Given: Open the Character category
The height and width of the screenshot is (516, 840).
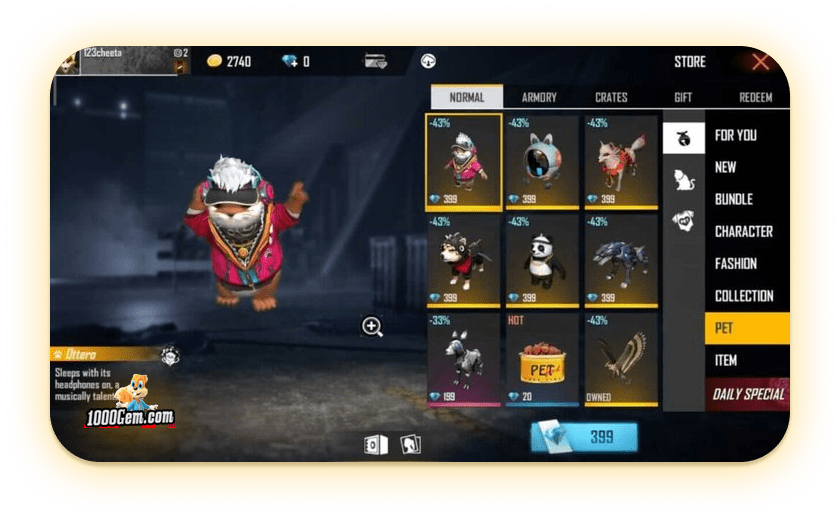Looking at the screenshot, I should tap(743, 231).
